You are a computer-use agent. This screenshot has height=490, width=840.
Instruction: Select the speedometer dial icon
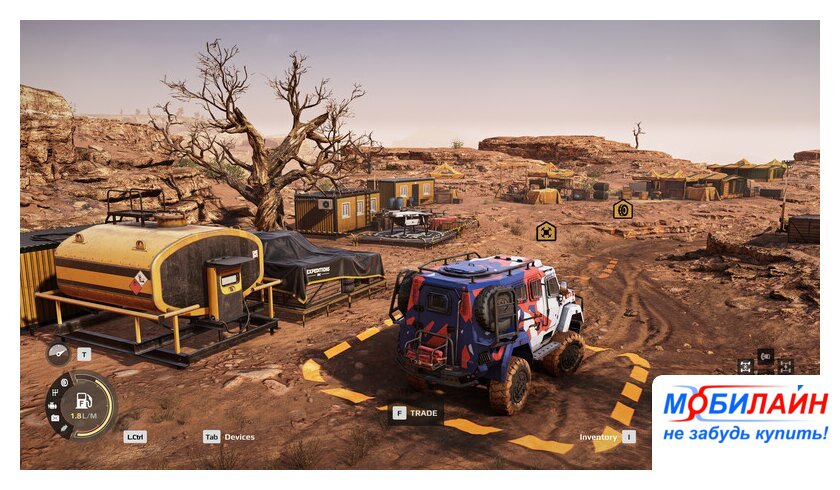58,353
